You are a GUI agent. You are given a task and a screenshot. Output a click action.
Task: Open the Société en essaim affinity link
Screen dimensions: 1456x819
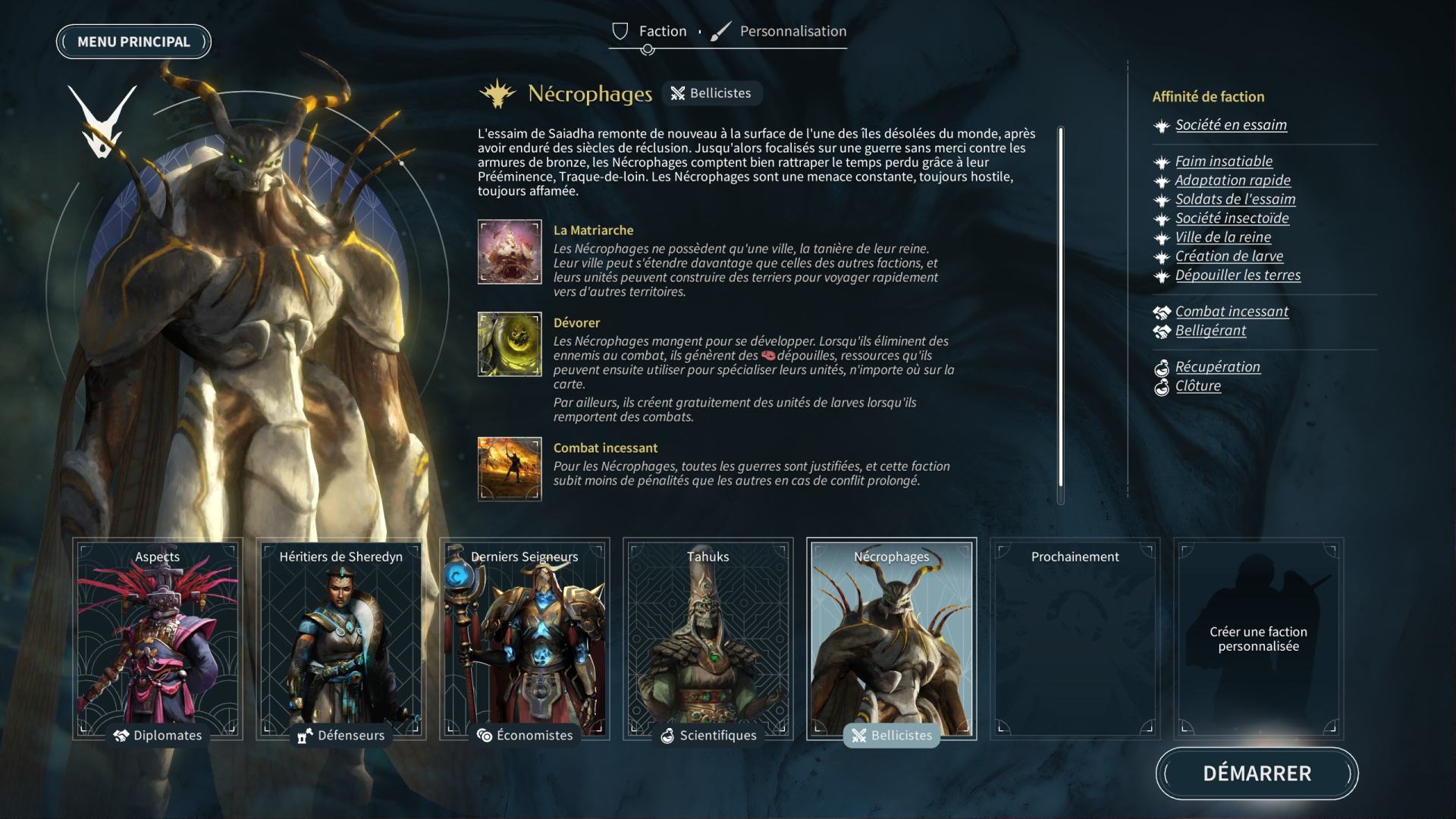click(1231, 125)
